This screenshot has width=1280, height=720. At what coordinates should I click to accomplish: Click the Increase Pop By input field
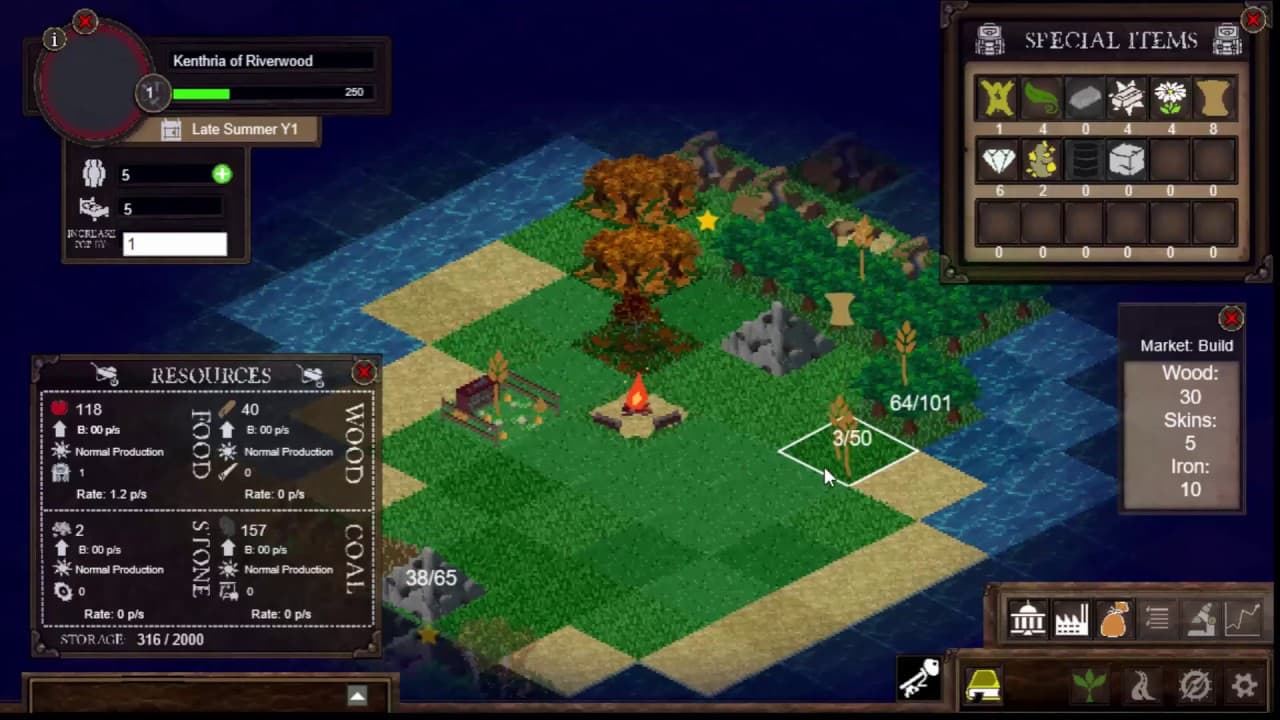[x=174, y=243]
